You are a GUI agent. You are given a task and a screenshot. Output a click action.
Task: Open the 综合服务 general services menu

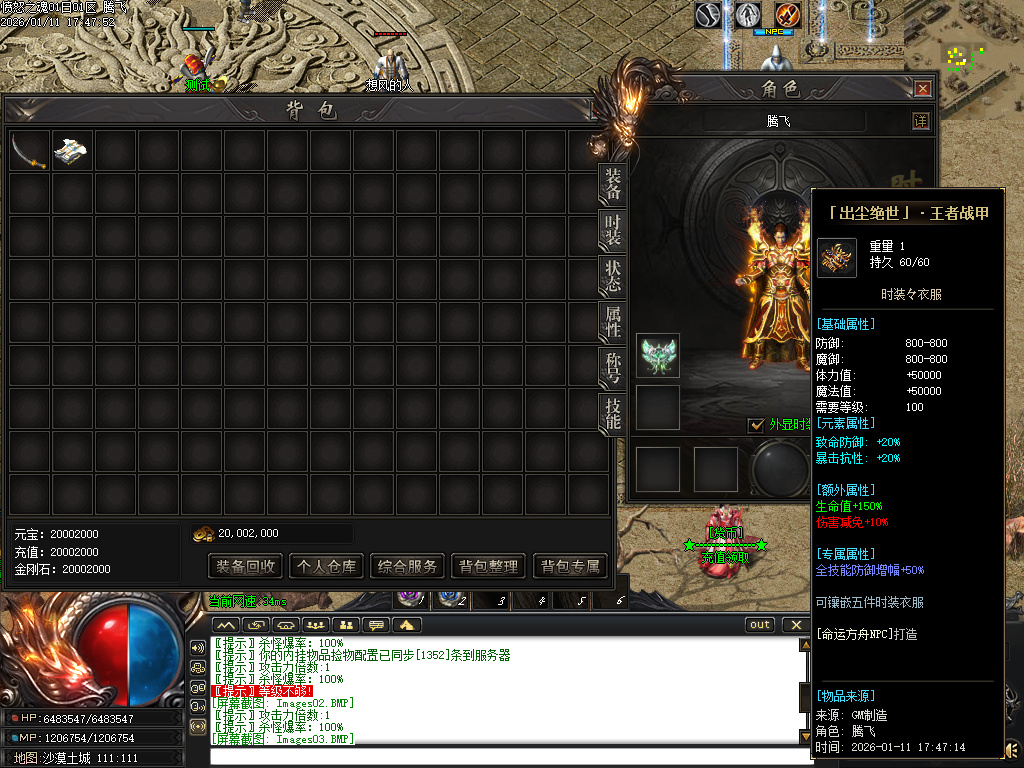[407, 566]
